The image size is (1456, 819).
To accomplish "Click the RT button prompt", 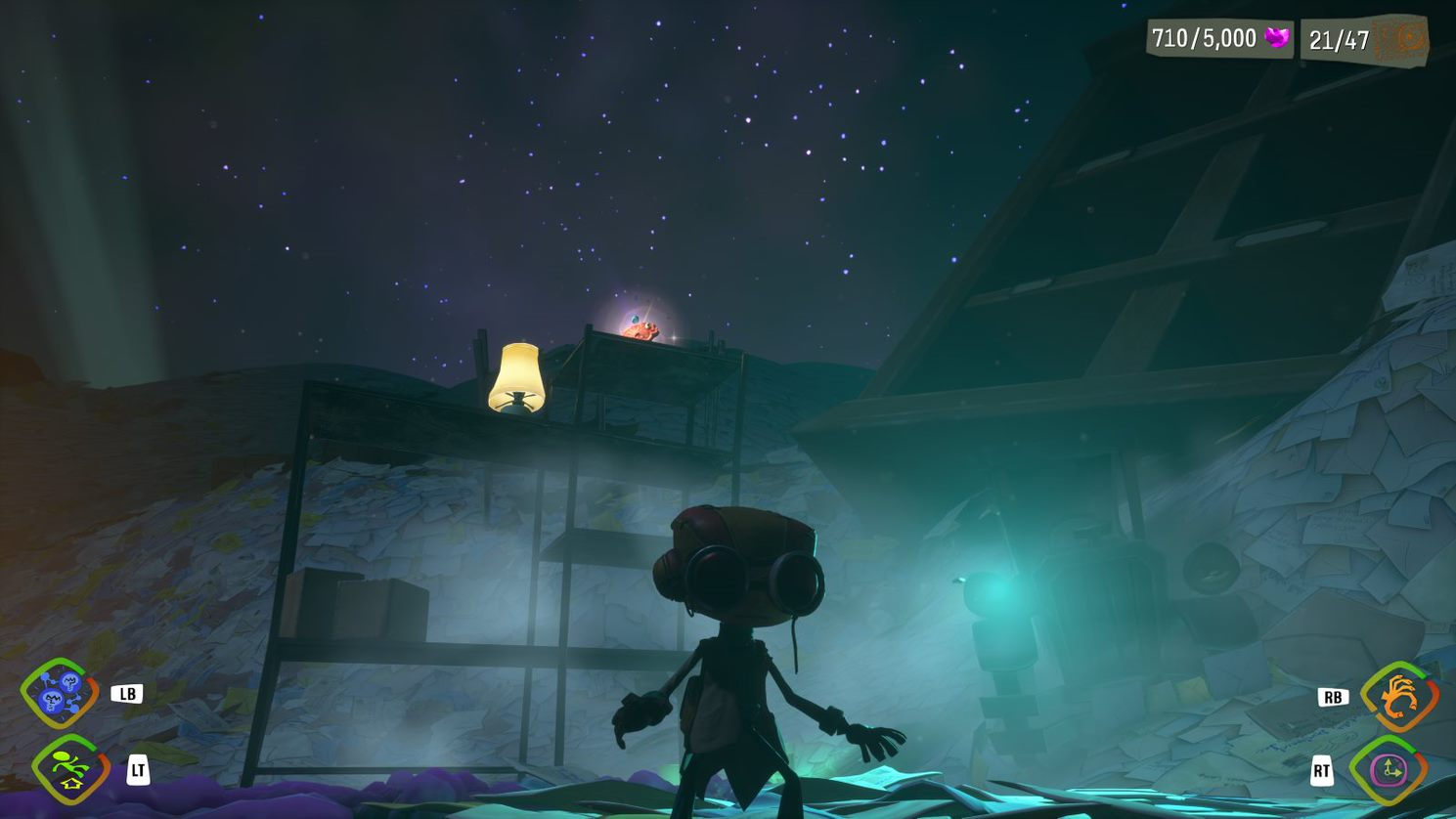I will pos(1322,770).
